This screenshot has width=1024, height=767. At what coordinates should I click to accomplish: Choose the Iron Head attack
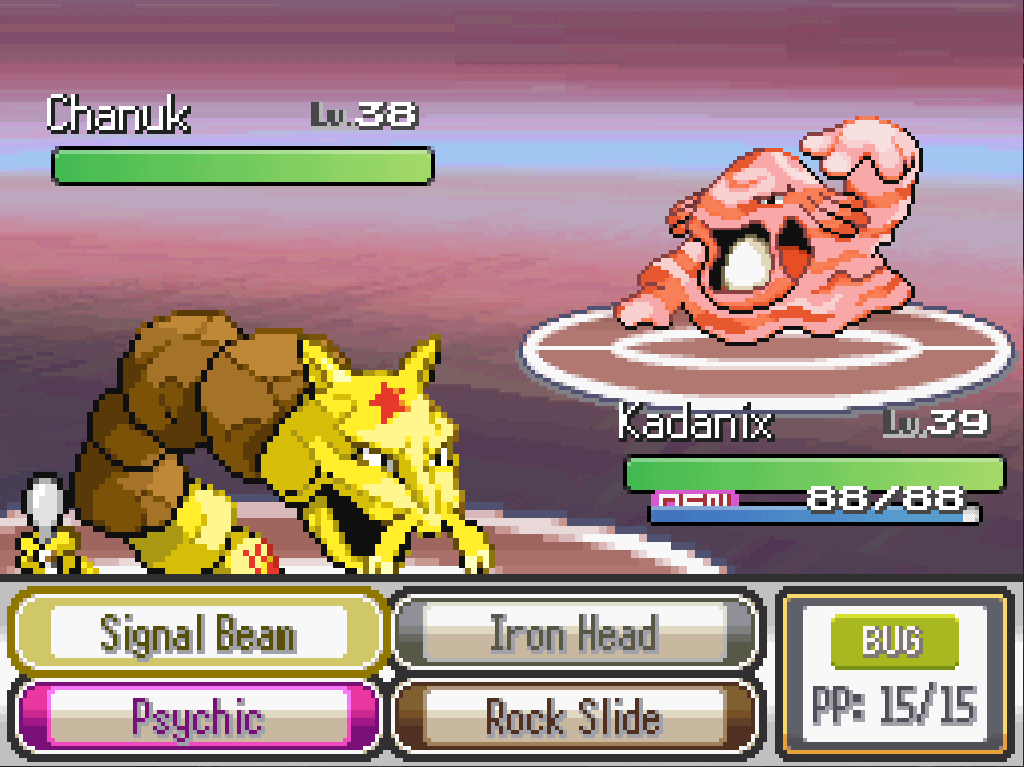(573, 634)
